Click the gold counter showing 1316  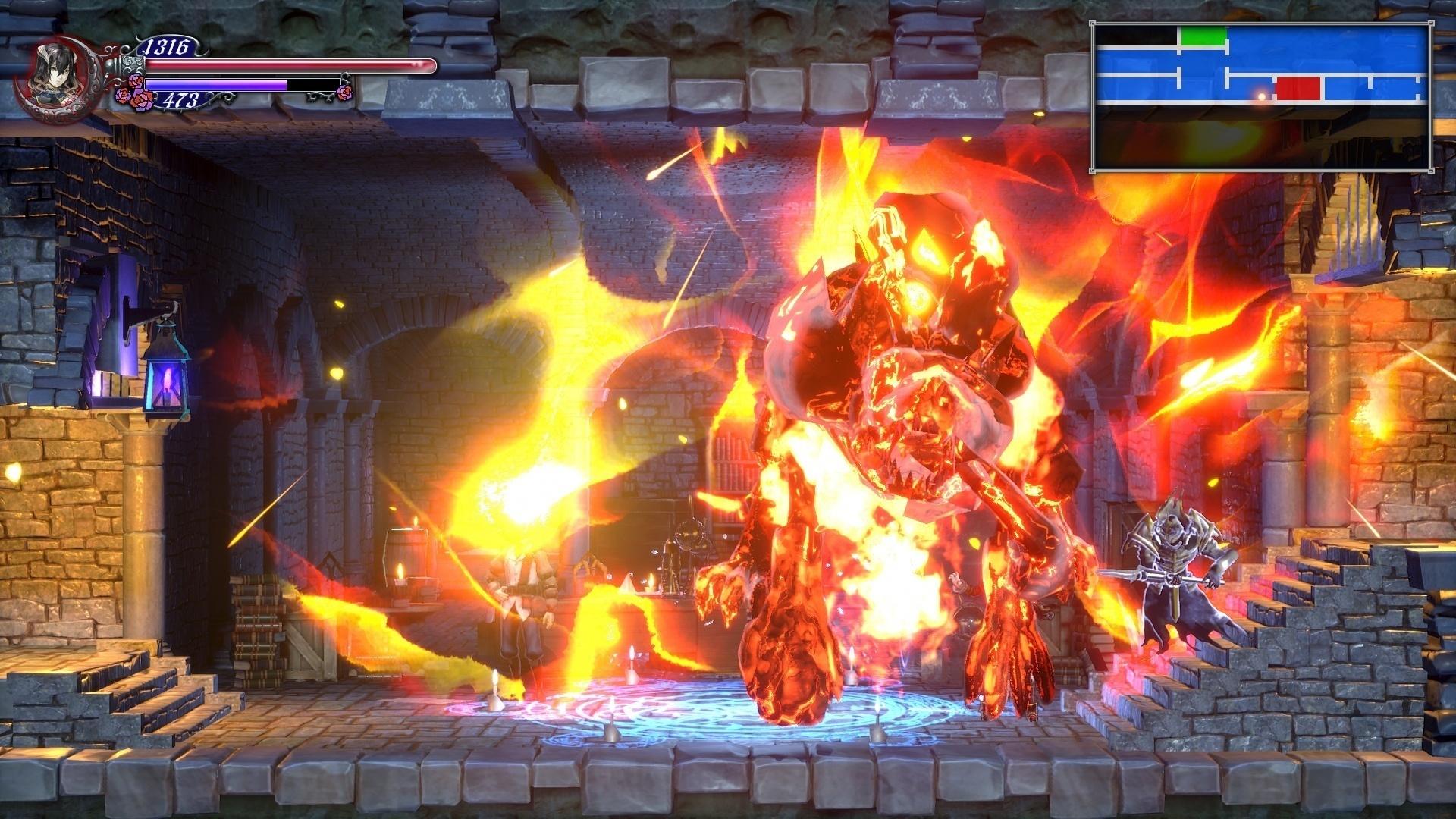pos(168,45)
